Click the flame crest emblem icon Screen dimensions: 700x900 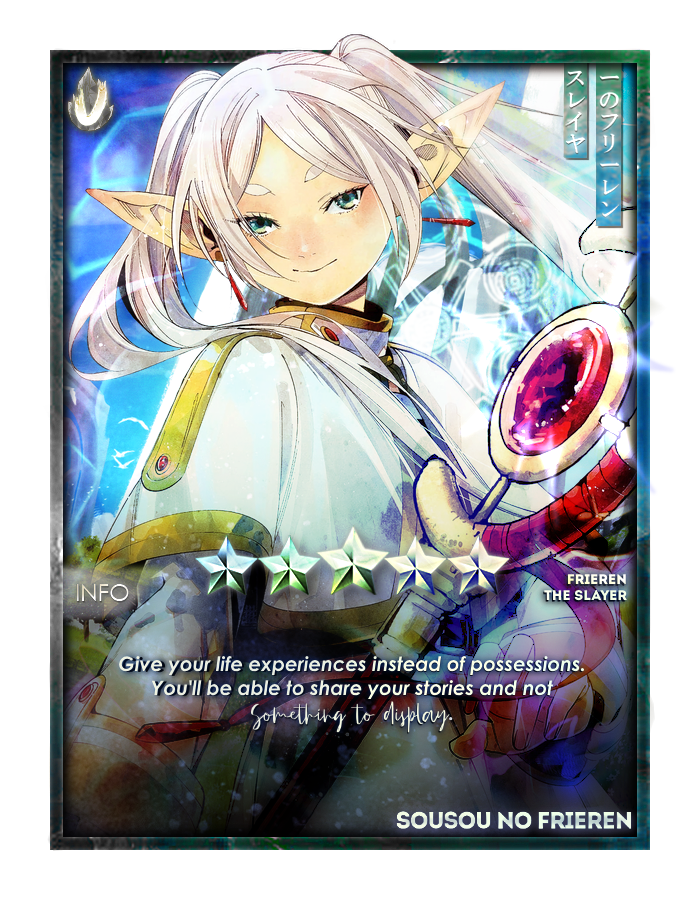(92, 99)
